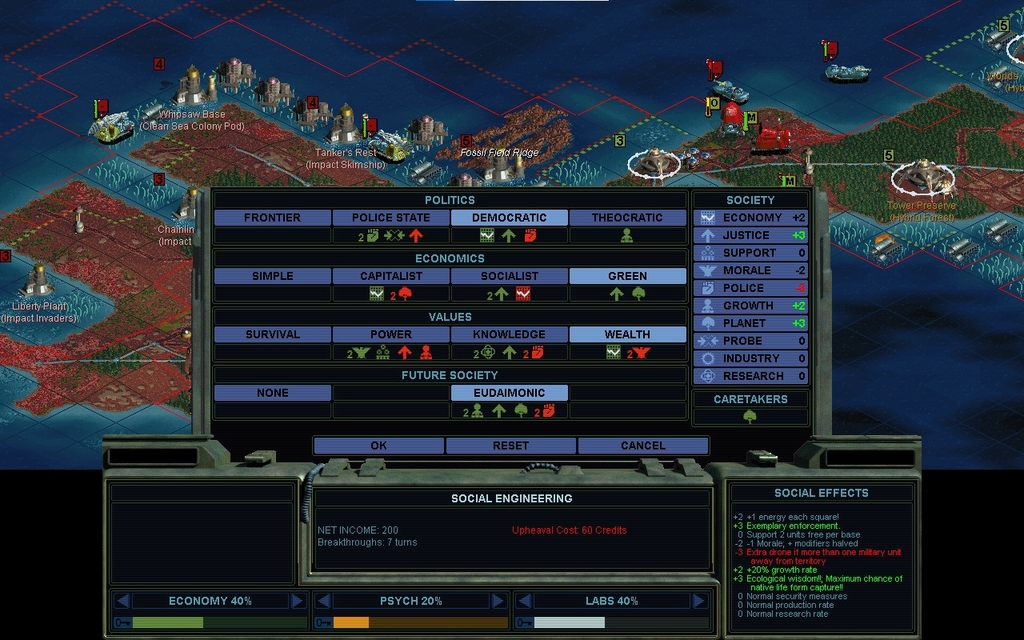Viewport: 1024px width, 640px height.
Task: Set future society to None
Action: 272,393
